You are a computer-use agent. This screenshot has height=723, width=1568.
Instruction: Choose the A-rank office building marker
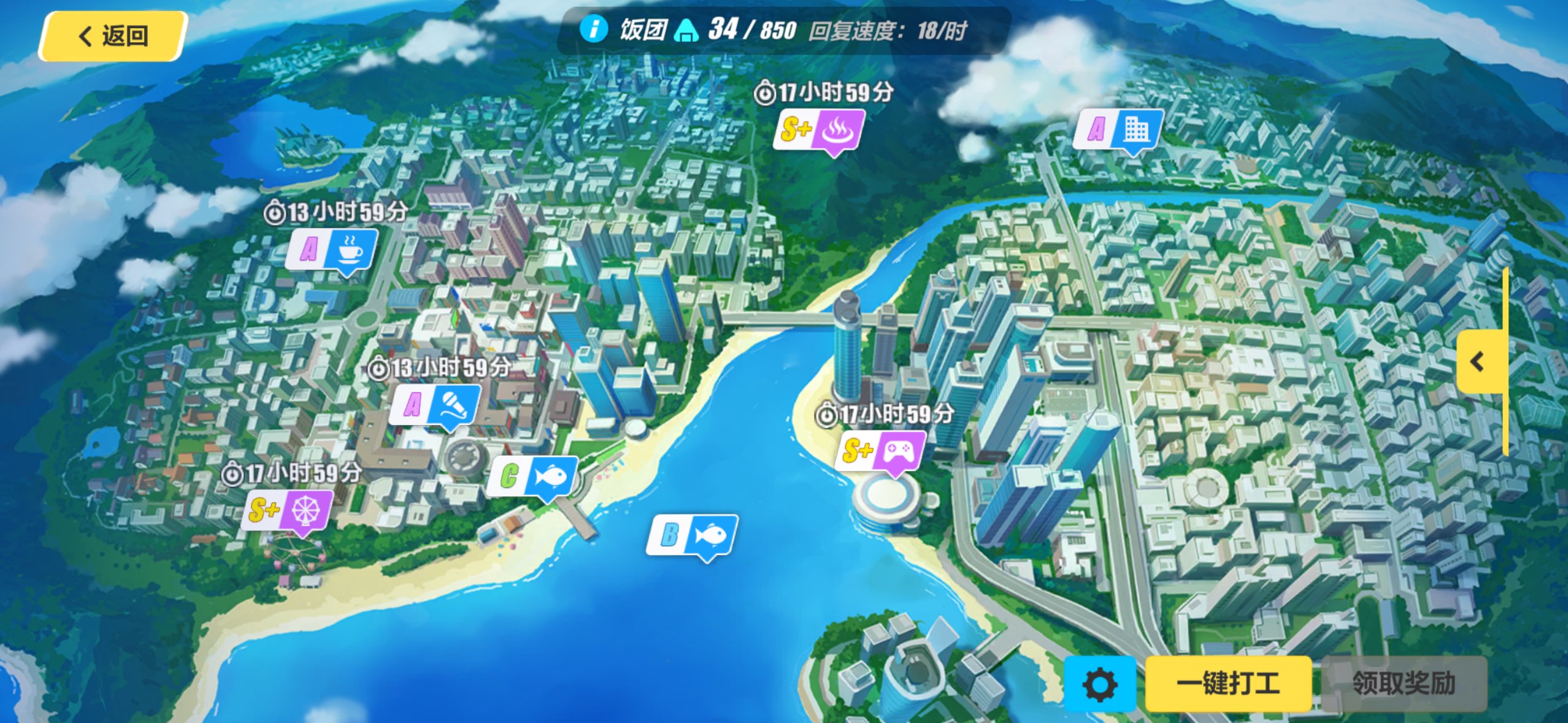coord(1118,129)
